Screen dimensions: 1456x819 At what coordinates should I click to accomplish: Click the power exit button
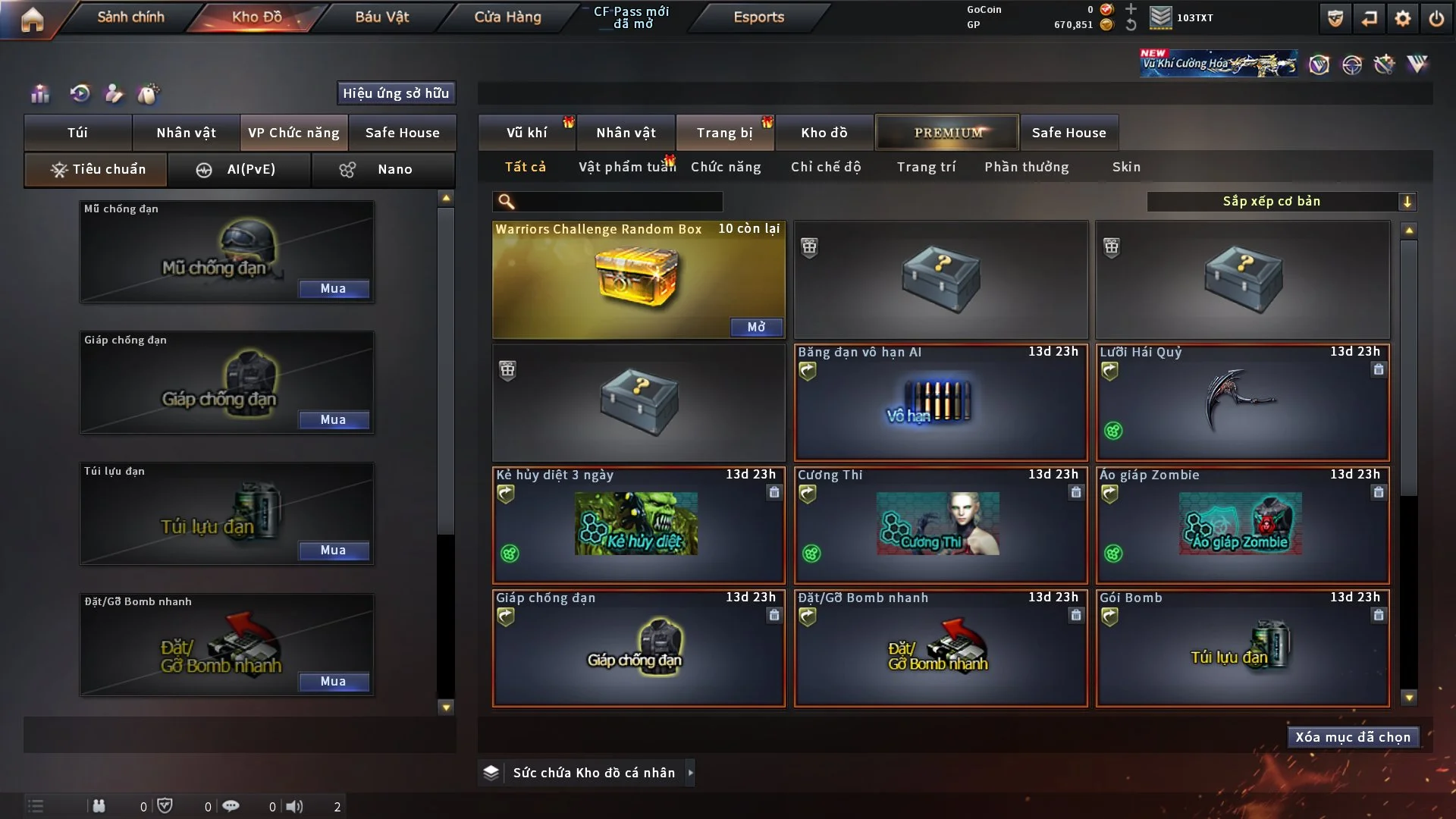click(x=1436, y=19)
